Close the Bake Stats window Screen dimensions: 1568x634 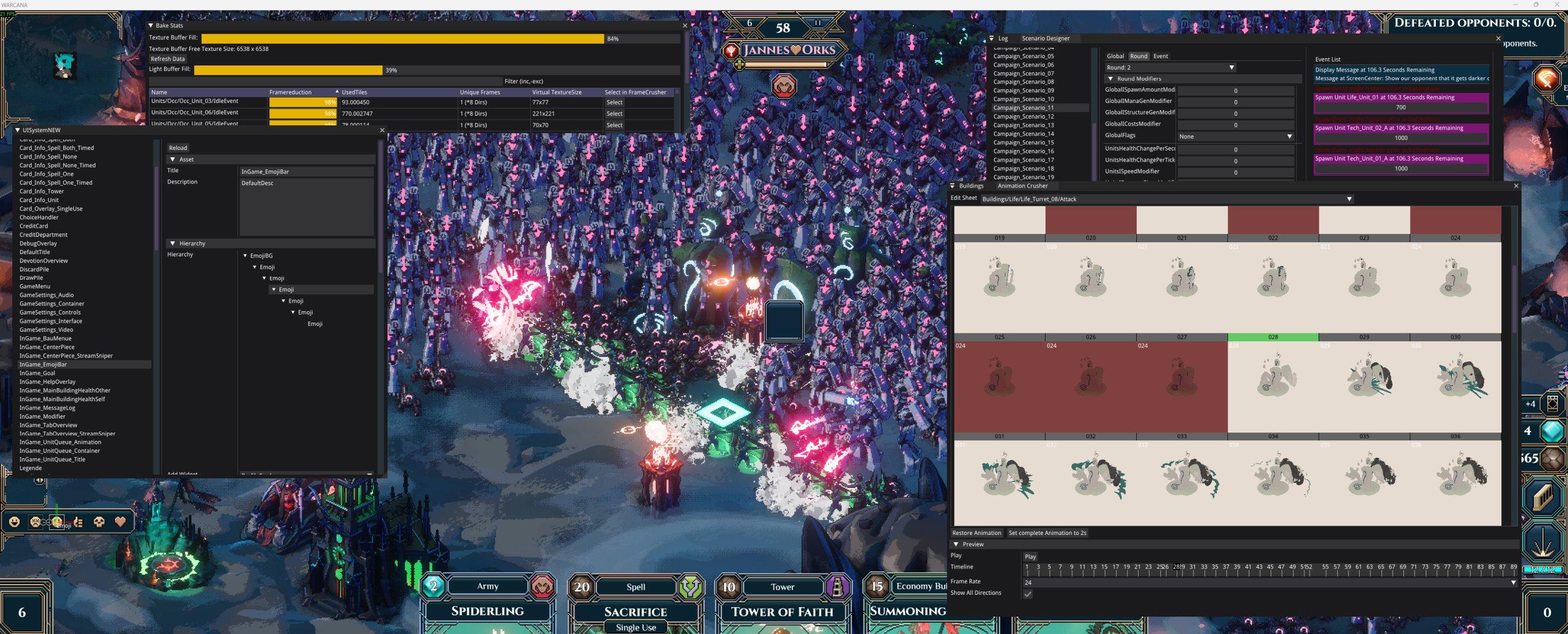click(x=685, y=26)
